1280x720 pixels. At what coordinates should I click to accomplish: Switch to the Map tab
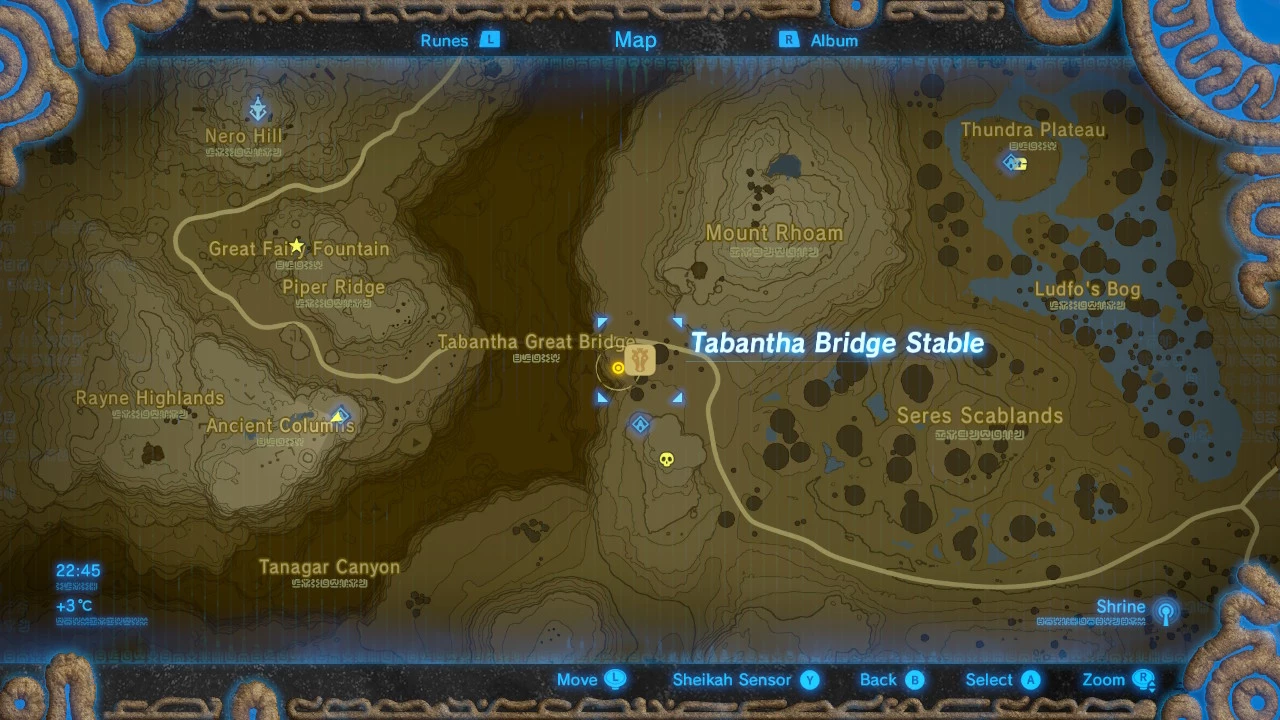pos(634,40)
